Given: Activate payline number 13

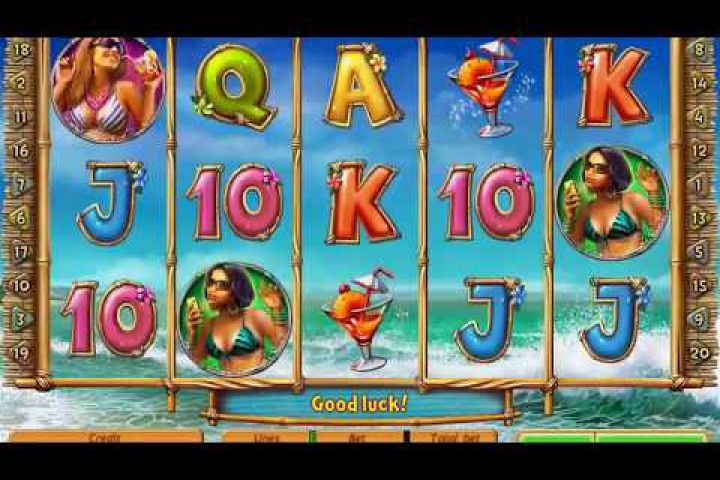Looking at the screenshot, I should [x=699, y=218].
